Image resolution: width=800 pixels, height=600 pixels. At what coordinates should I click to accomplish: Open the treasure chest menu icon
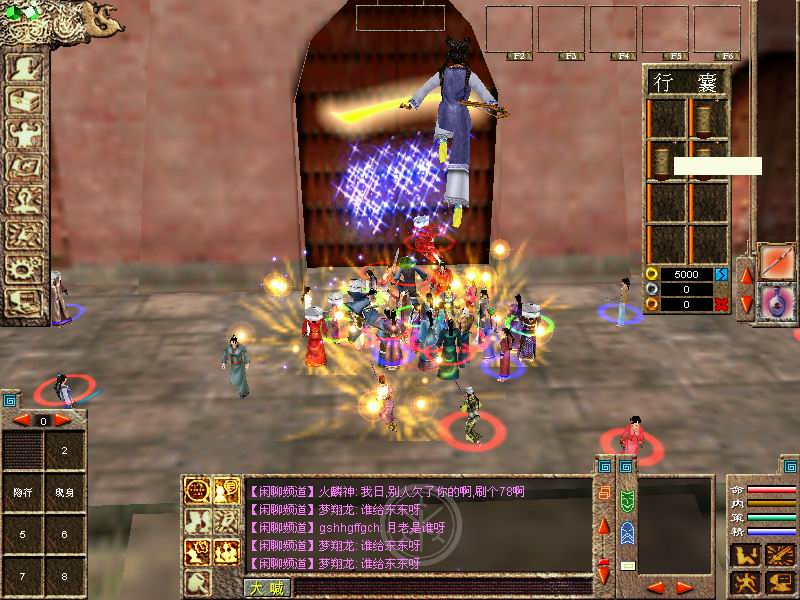(23, 100)
